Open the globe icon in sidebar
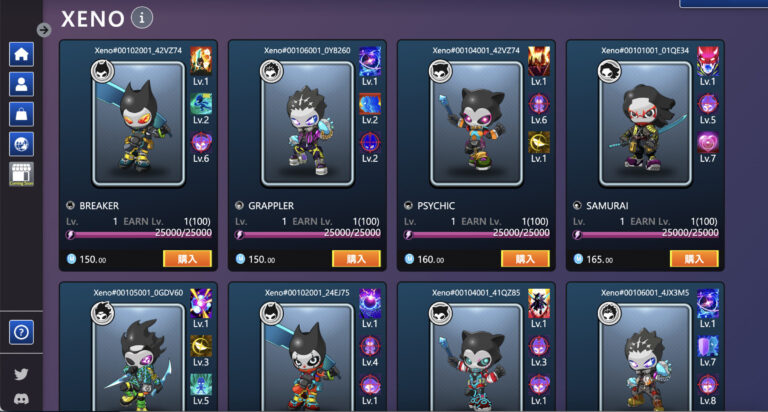The image size is (768, 412). coord(21,144)
